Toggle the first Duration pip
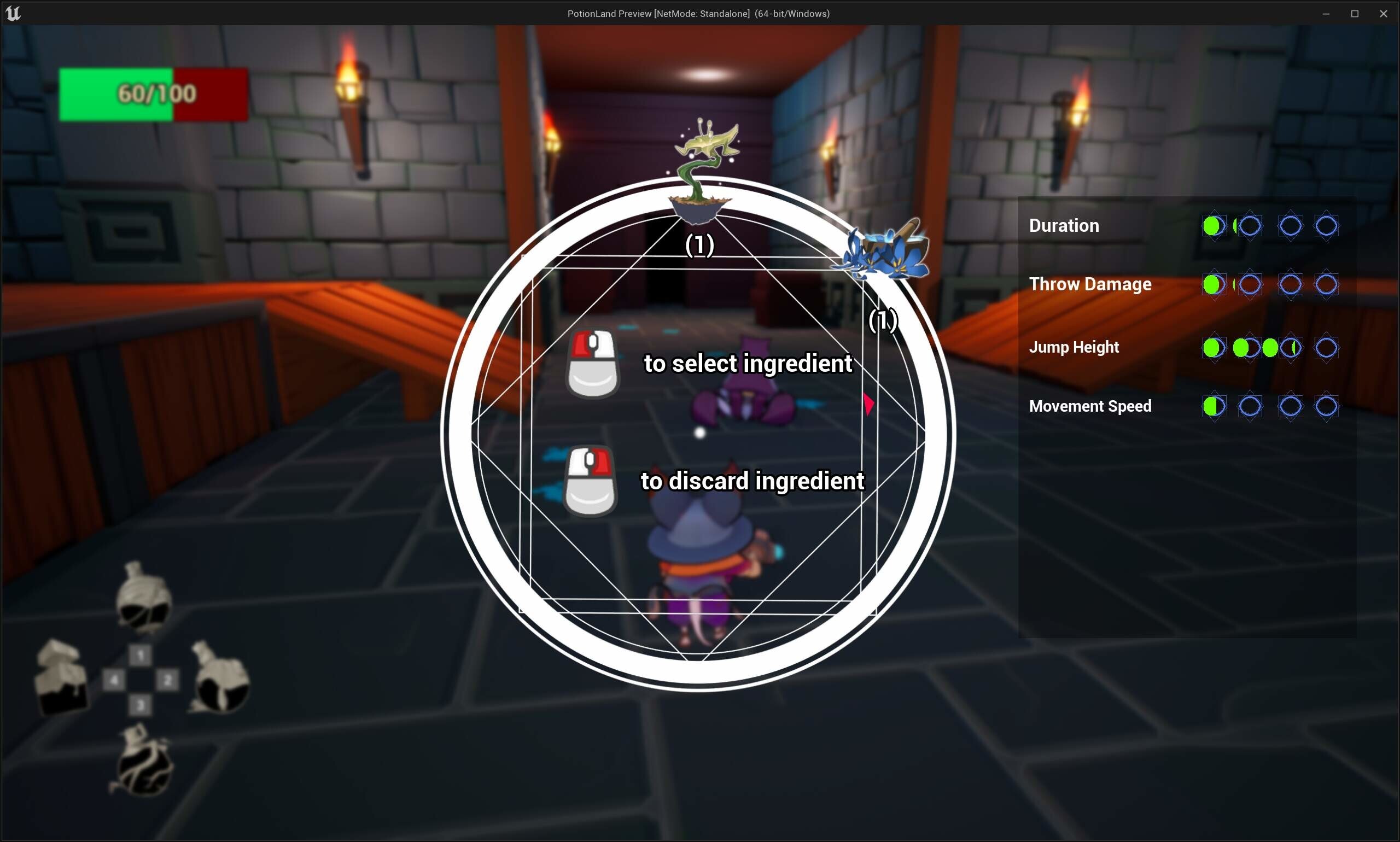The height and width of the screenshot is (842, 1400). click(x=1214, y=226)
